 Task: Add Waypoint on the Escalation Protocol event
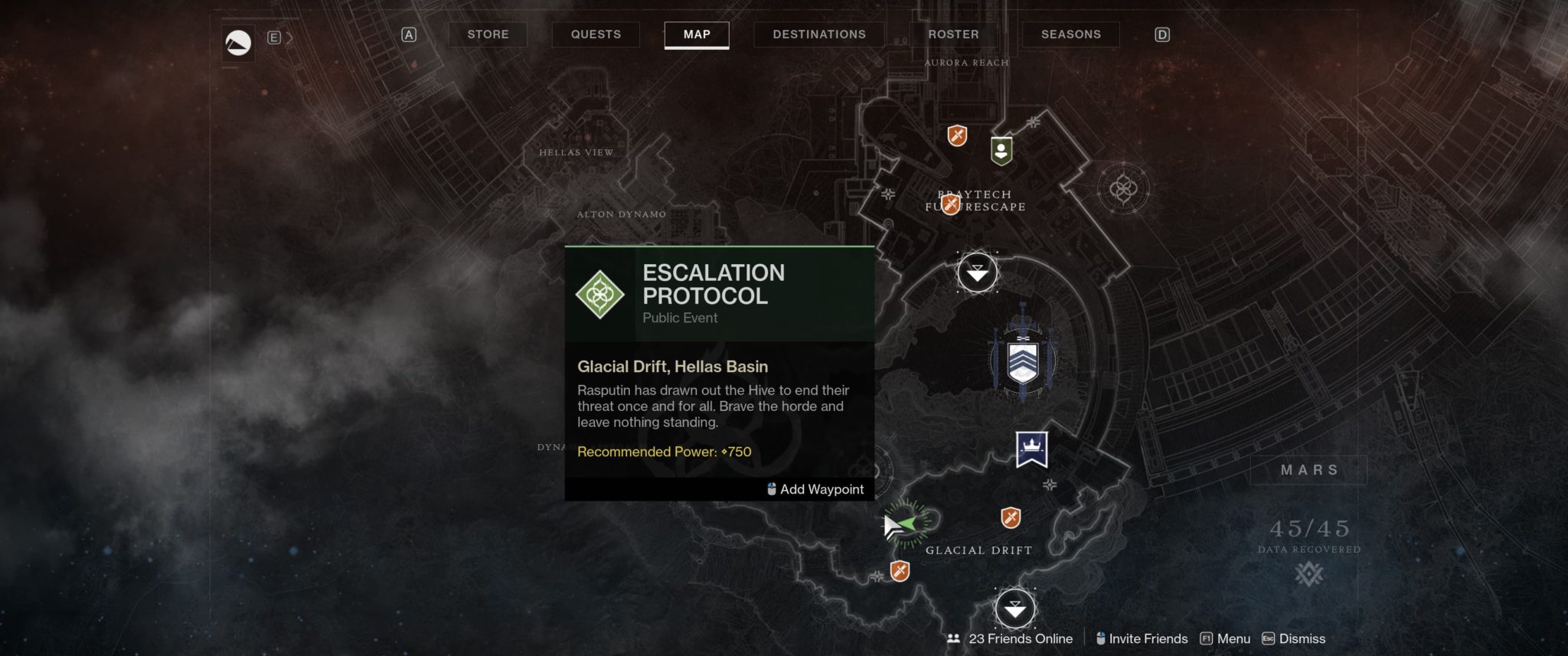coord(814,489)
